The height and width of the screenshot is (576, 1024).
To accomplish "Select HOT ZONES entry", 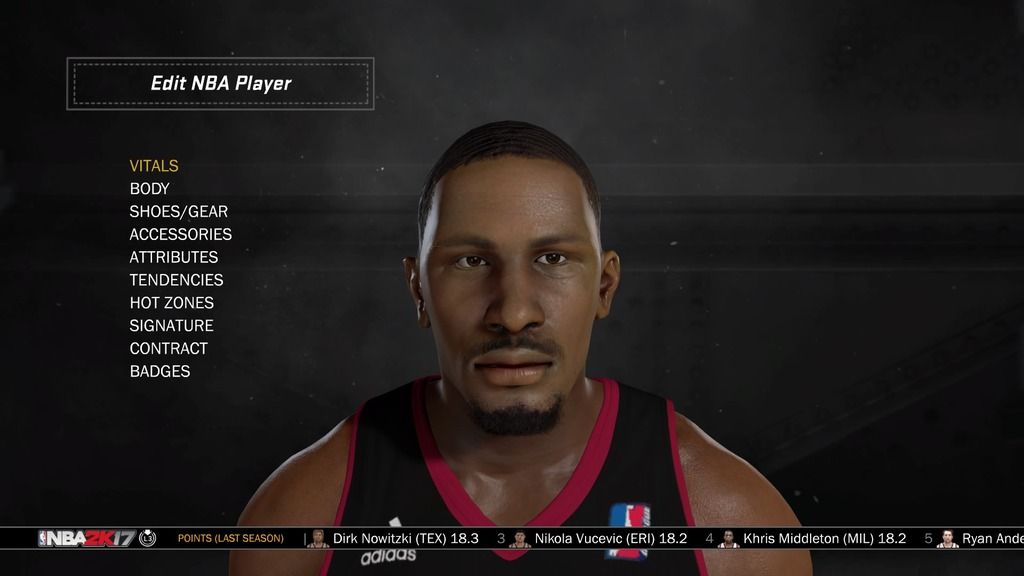I will (x=172, y=303).
